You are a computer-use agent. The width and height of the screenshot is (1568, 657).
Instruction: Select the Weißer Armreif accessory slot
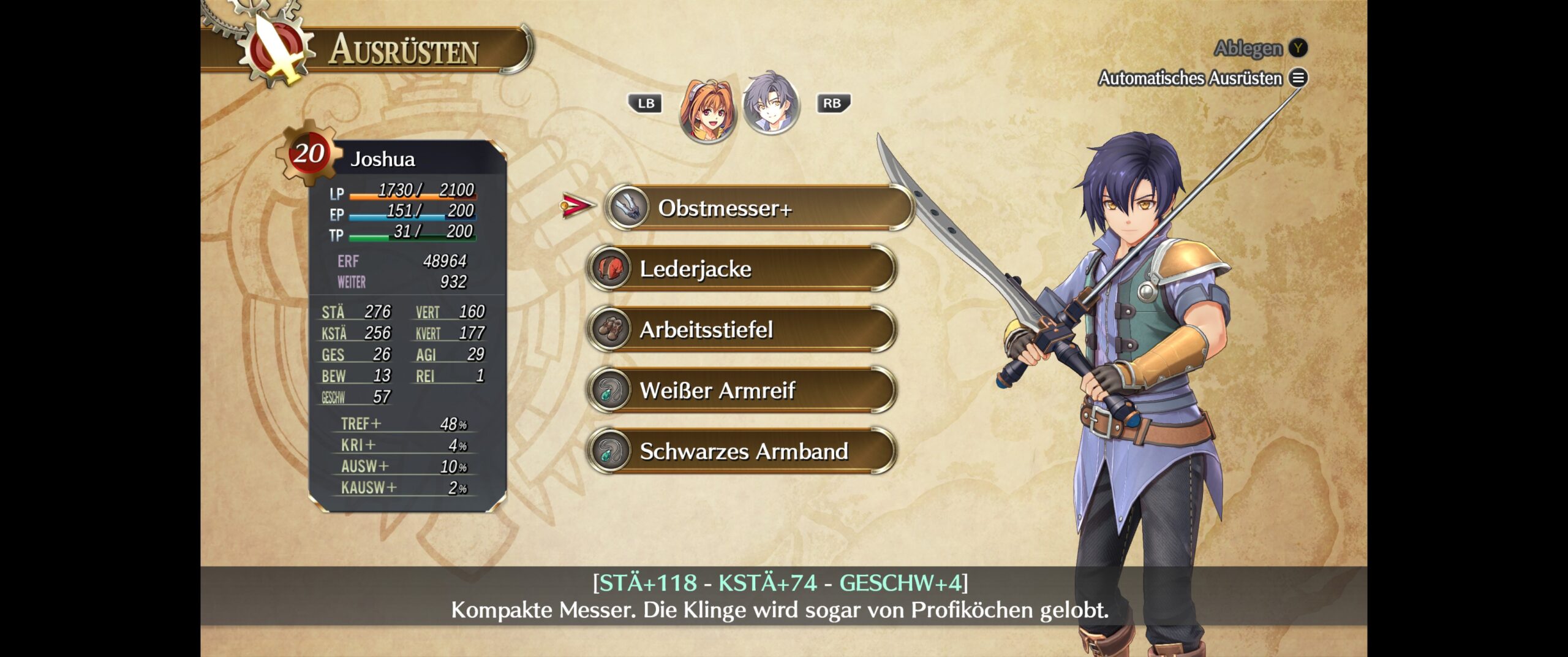pos(742,390)
